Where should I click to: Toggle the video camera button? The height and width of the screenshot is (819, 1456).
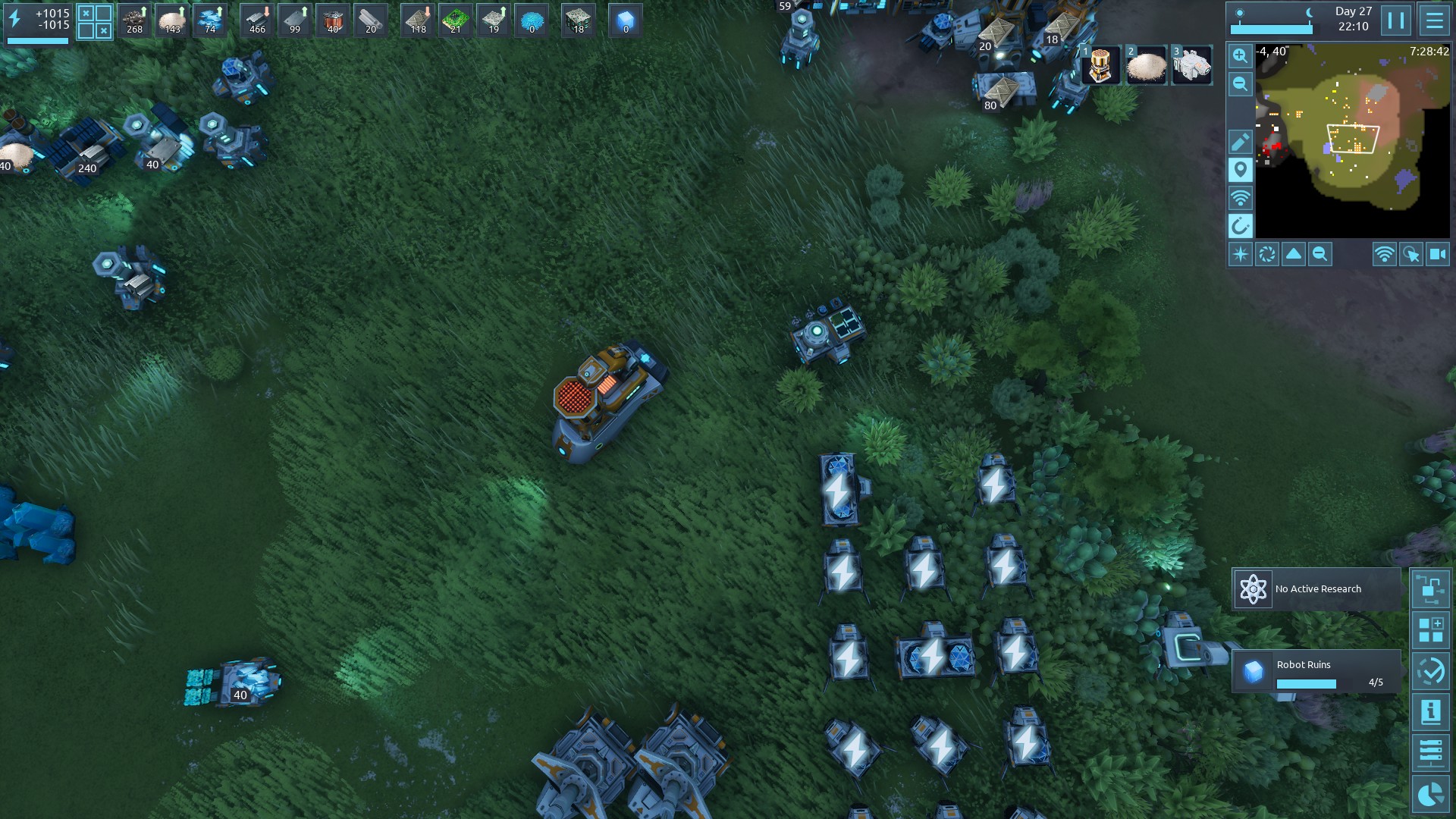[x=1437, y=255]
